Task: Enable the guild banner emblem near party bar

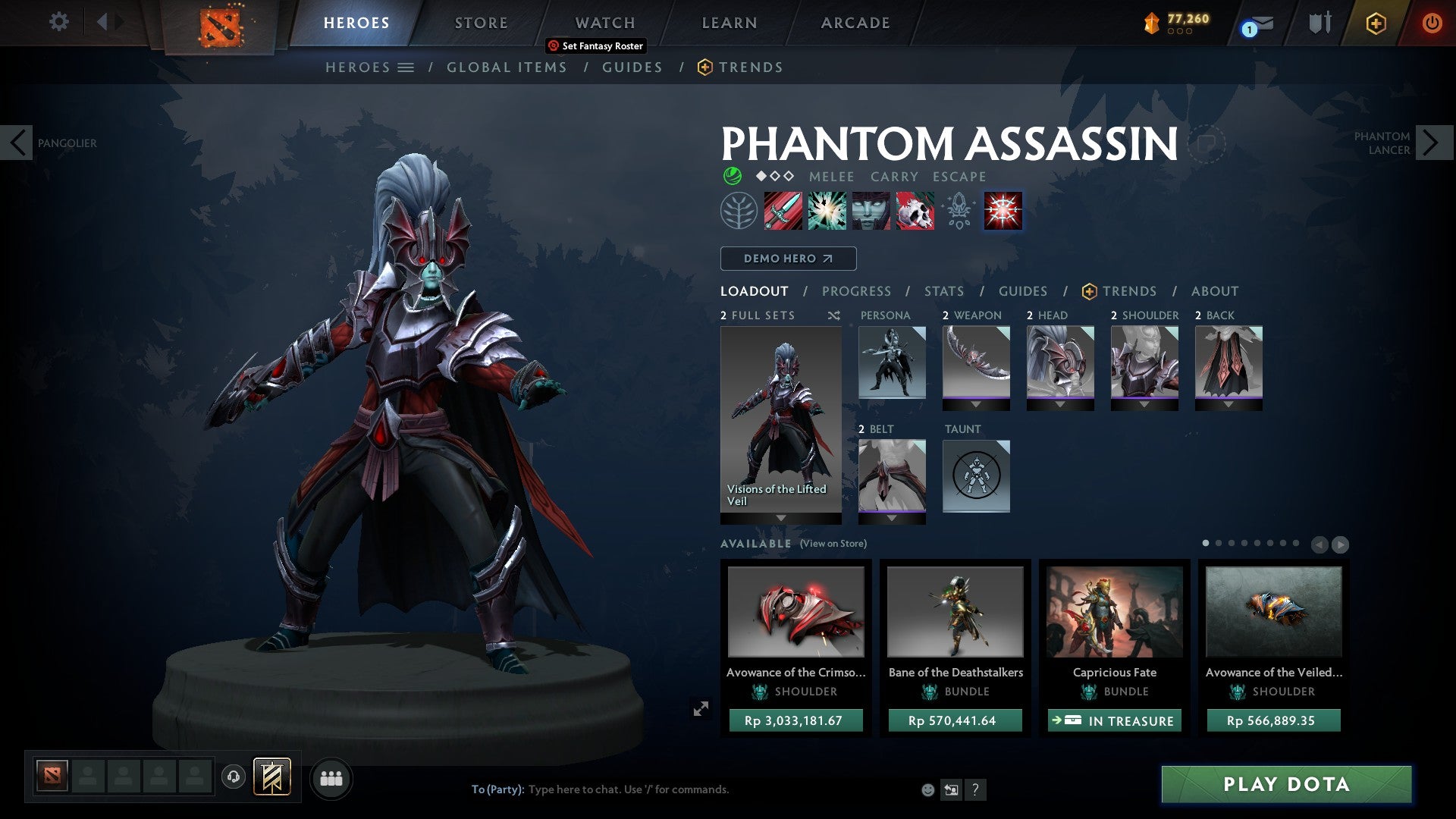Action: click(x=273, y=778)
